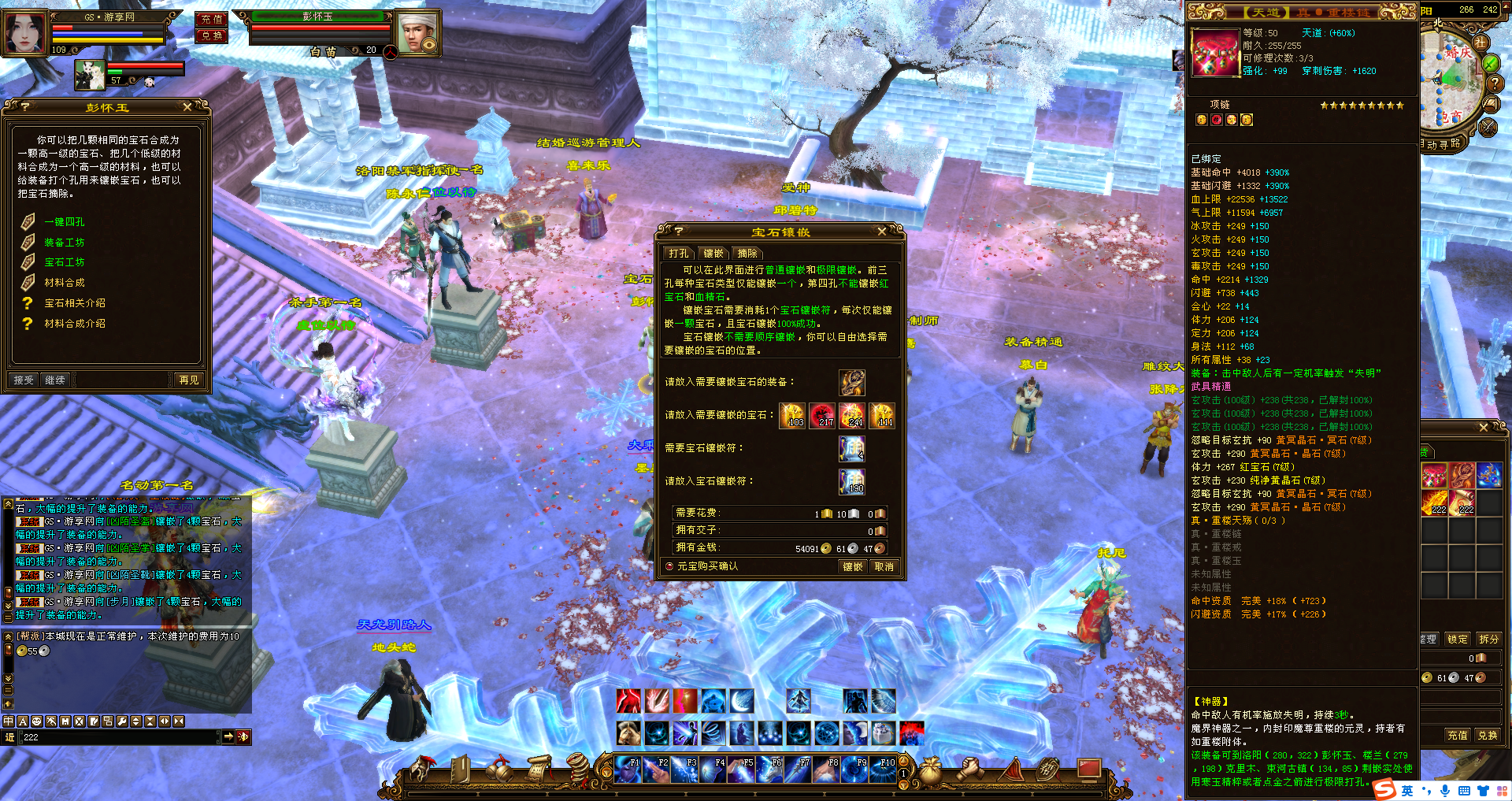This screenshot has height=801, width=1512.
Task: Hit the 拆分 button in the bag
Action: coord(1488,640)
